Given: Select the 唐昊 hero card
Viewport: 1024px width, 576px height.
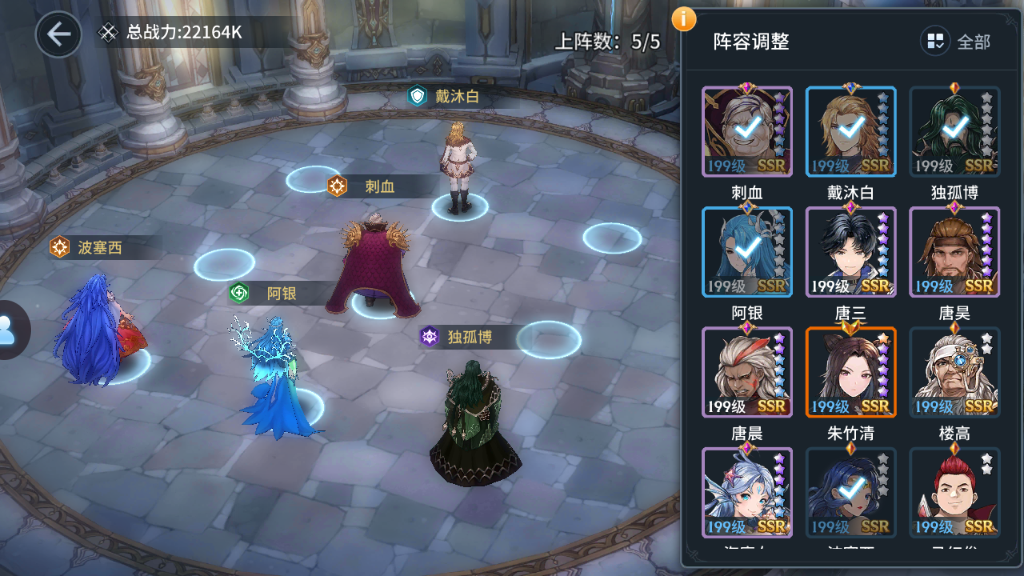Looking at the screenshot, I should tap(954, 252).
